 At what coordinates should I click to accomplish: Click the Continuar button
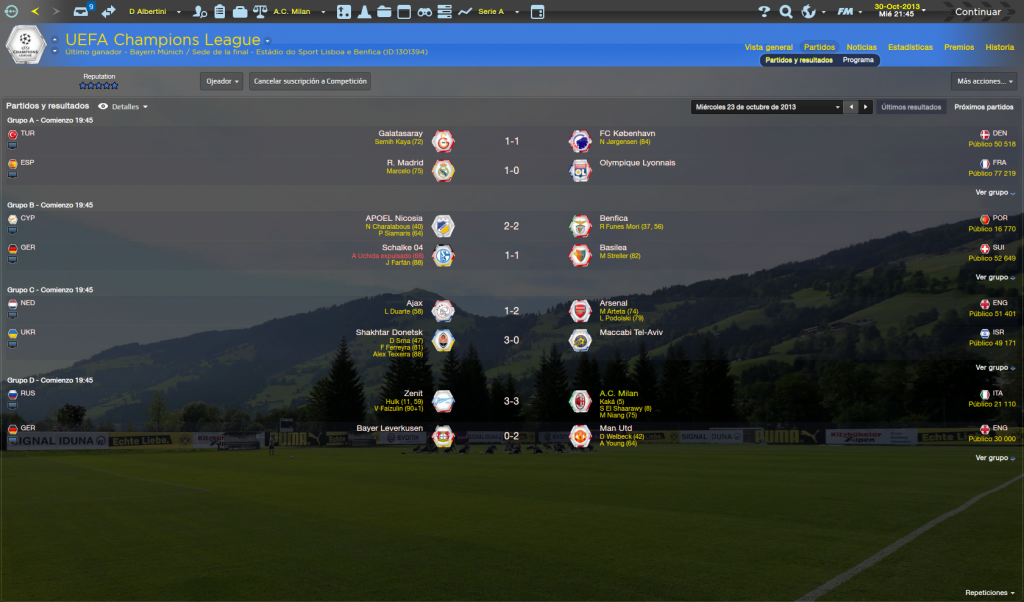(977, 12)
